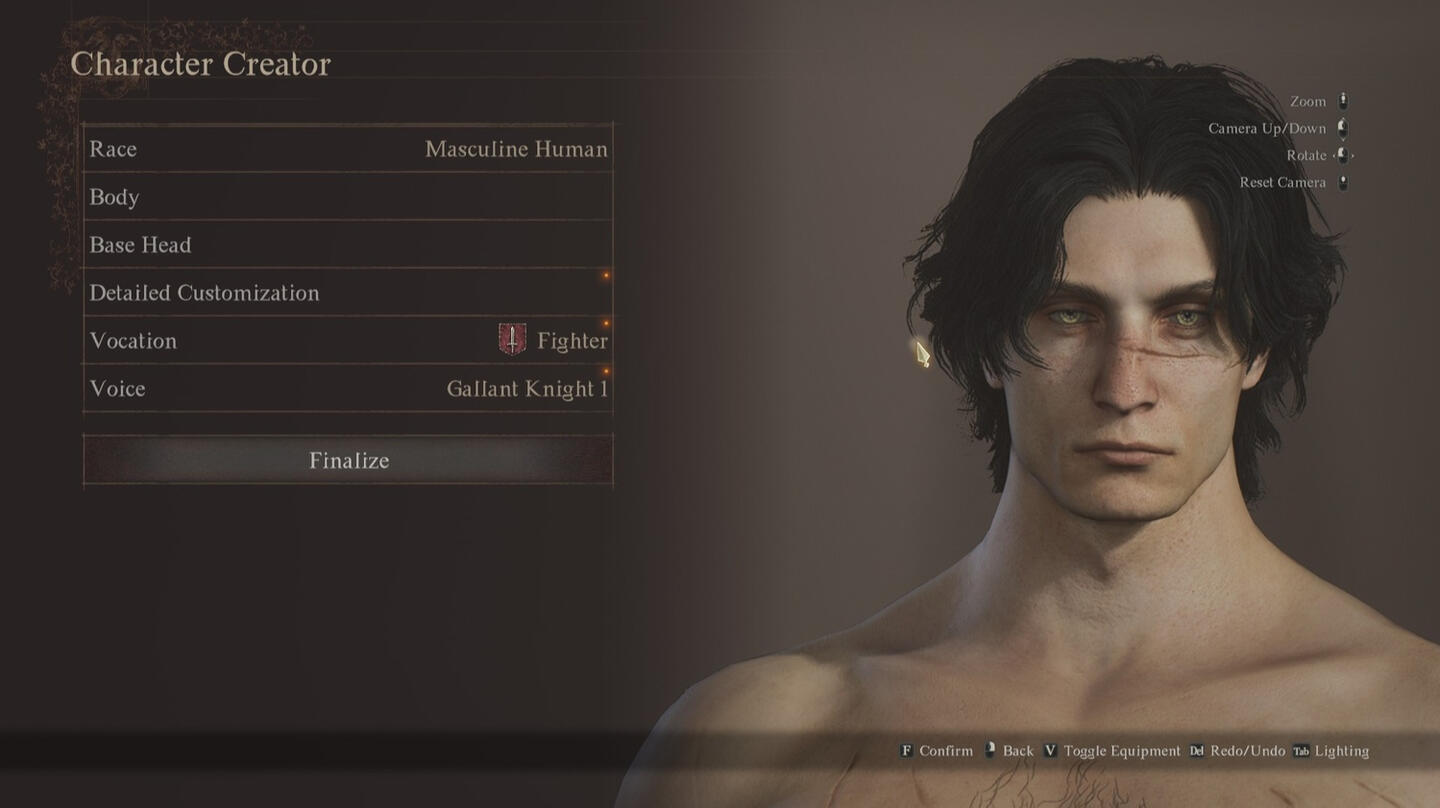The width and height of the screenshot is (1440, 808).
Task: Select the Body customization entry
Action: [x=348, y=197]
